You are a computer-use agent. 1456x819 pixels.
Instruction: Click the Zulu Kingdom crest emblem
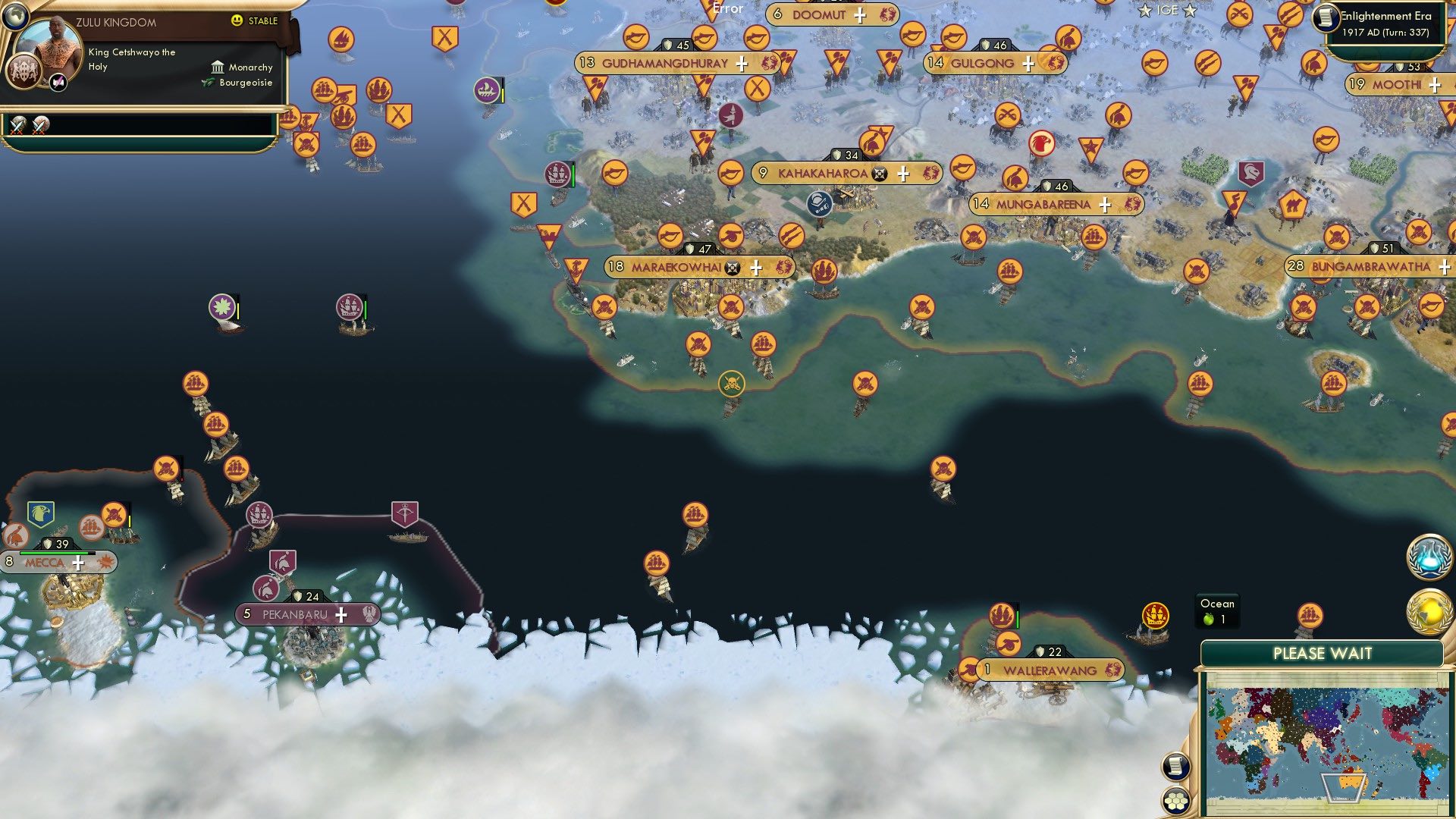[24, 73]
